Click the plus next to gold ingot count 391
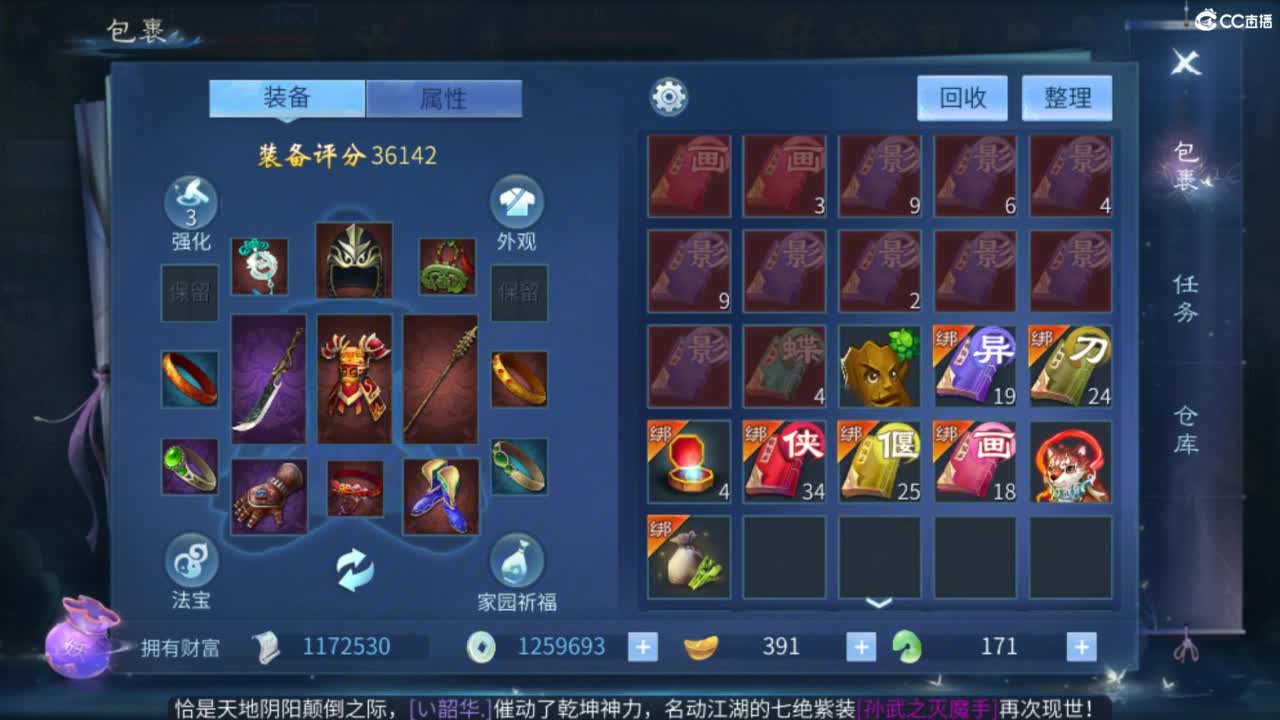The image size is (1280, 720). click(x=859, y=646)
